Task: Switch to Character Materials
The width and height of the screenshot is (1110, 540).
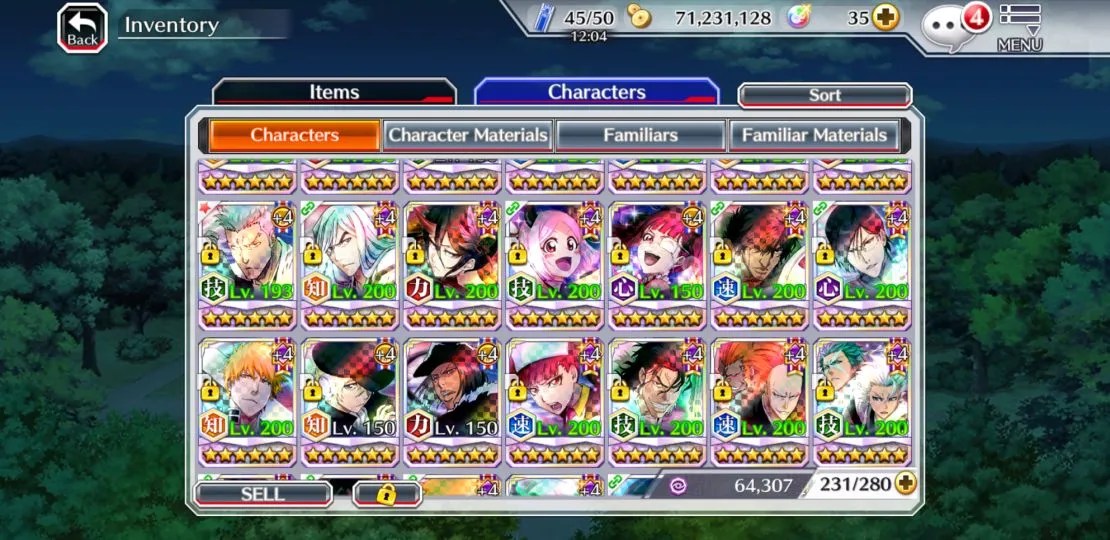Action: [468, 135]
